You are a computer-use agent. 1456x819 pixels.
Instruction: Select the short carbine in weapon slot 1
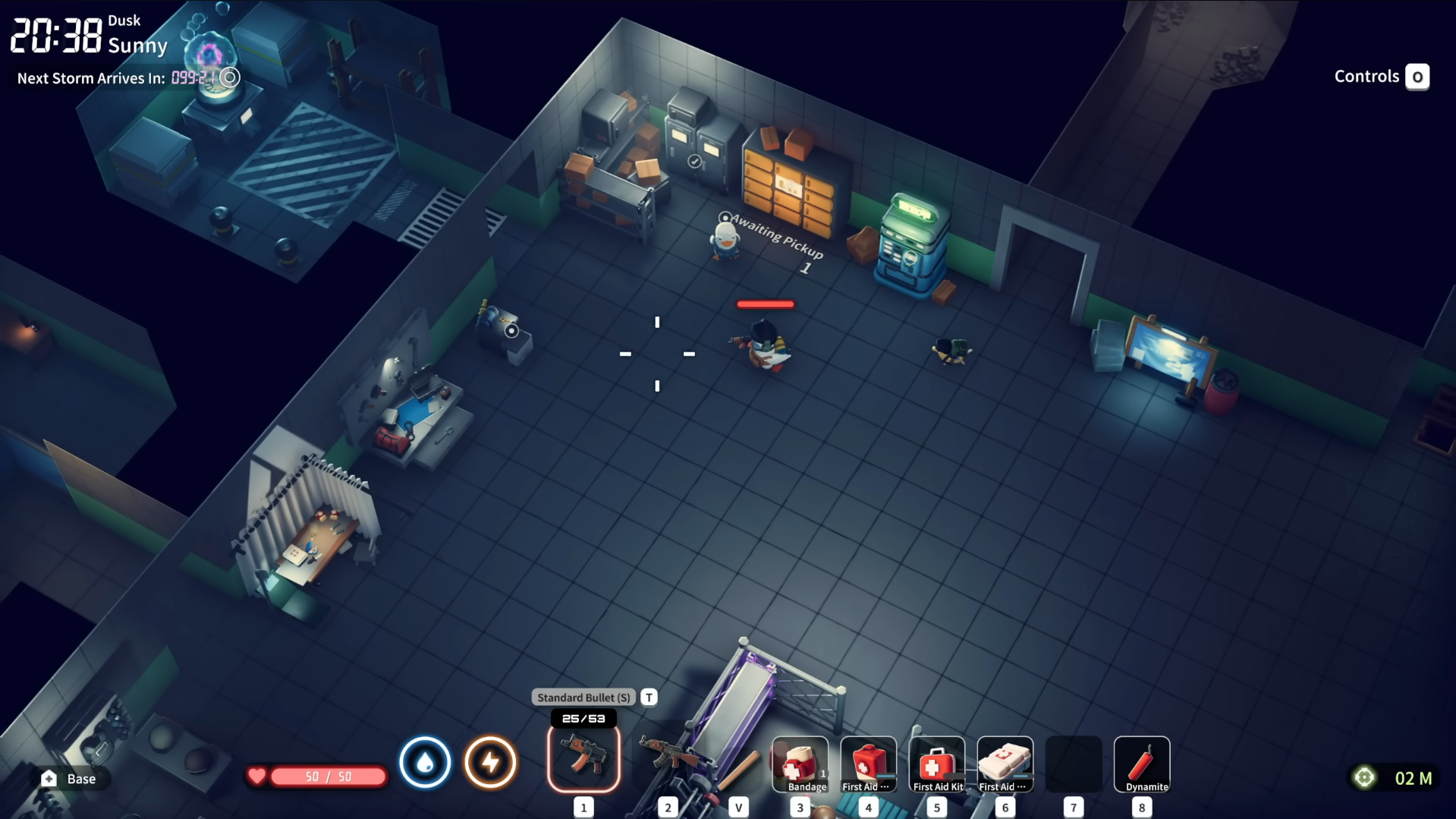pos(583,758)
